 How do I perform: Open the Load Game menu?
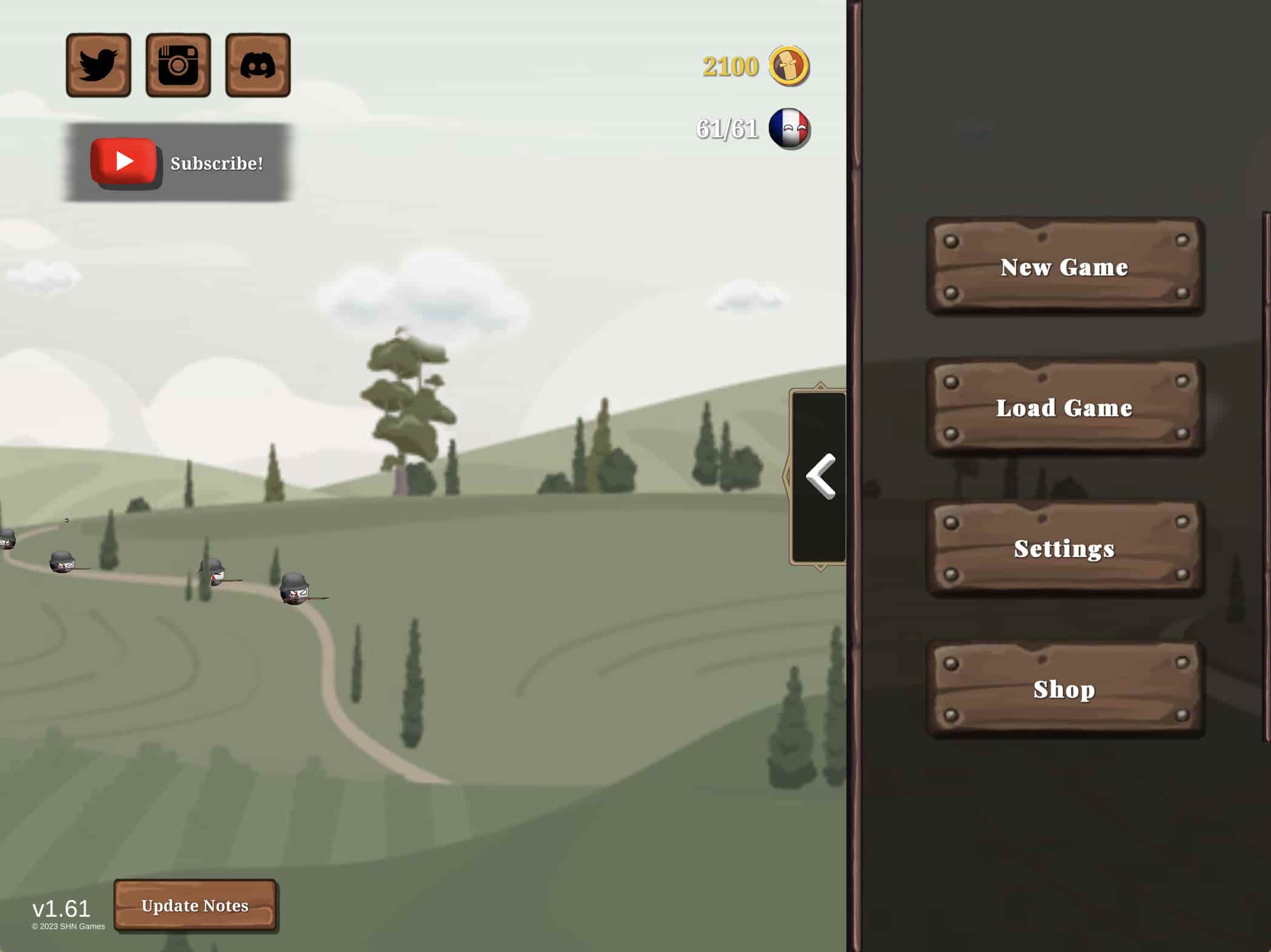pyautogui.click(x=1064, y=407)
